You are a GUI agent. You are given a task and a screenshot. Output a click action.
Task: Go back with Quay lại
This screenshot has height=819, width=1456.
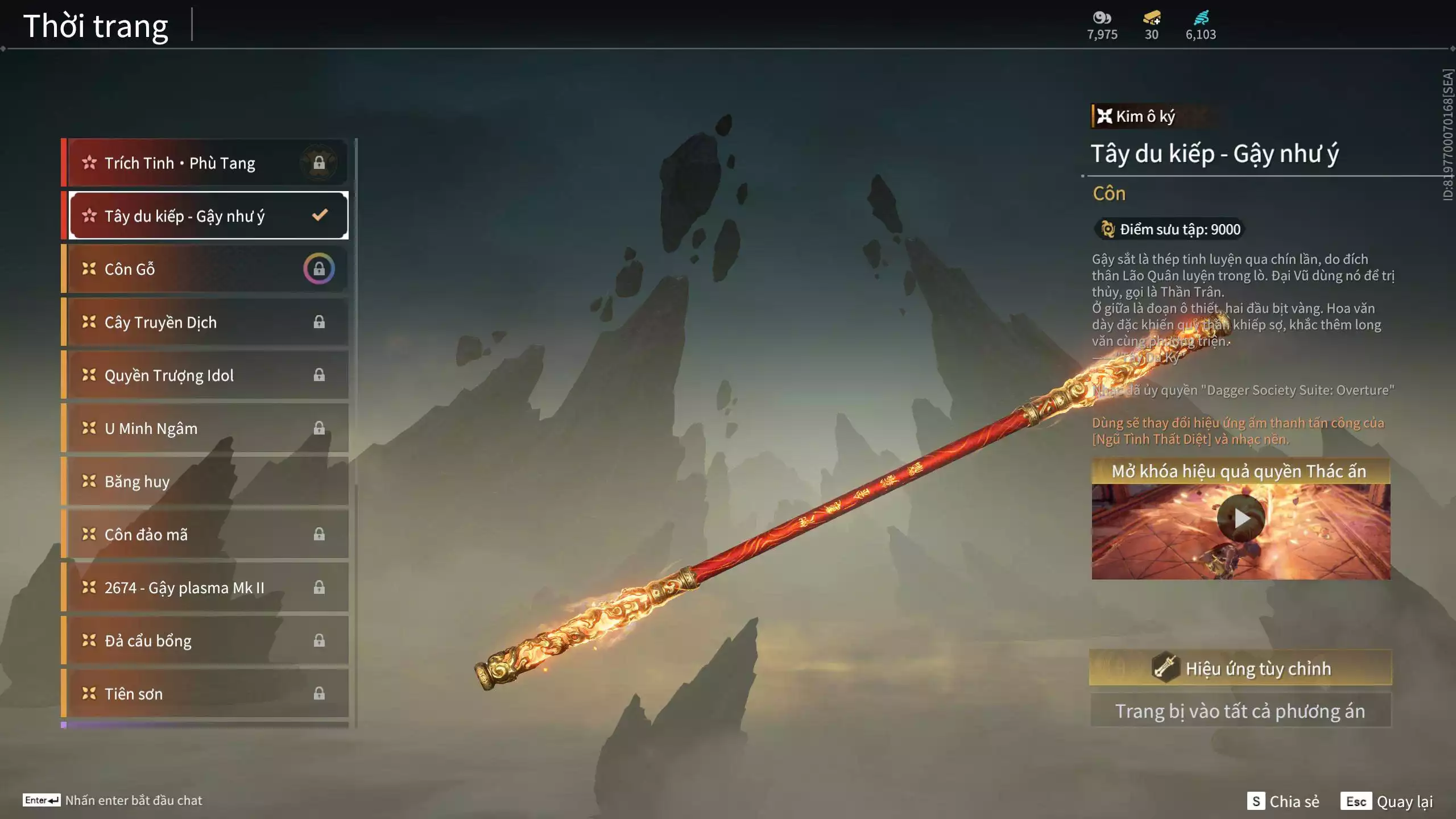(1387, 801)
